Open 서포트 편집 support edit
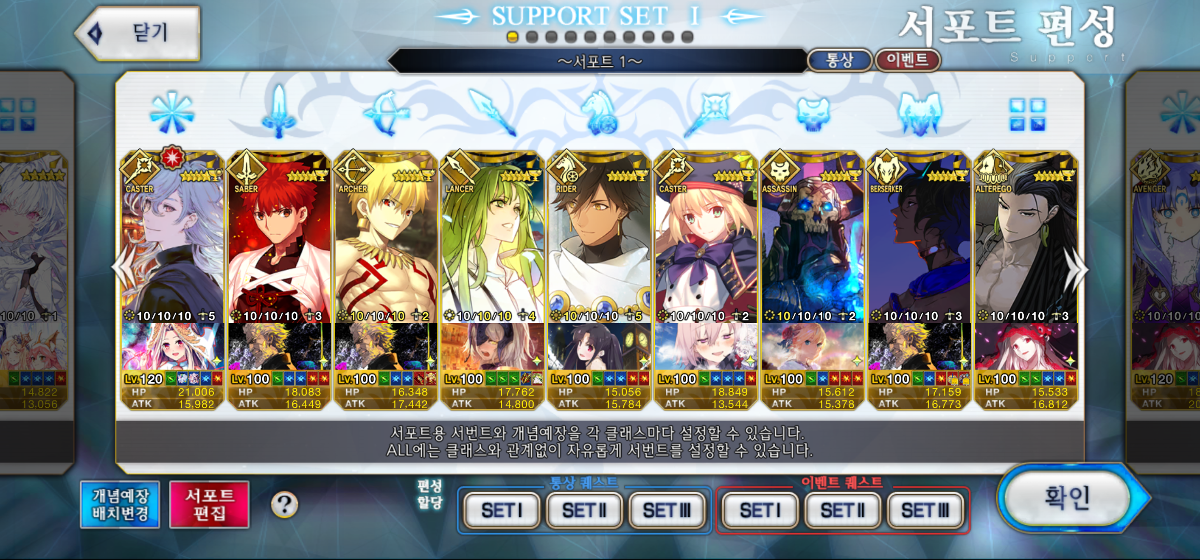This screenshot has width=1200, height=560. pos(209,504)
